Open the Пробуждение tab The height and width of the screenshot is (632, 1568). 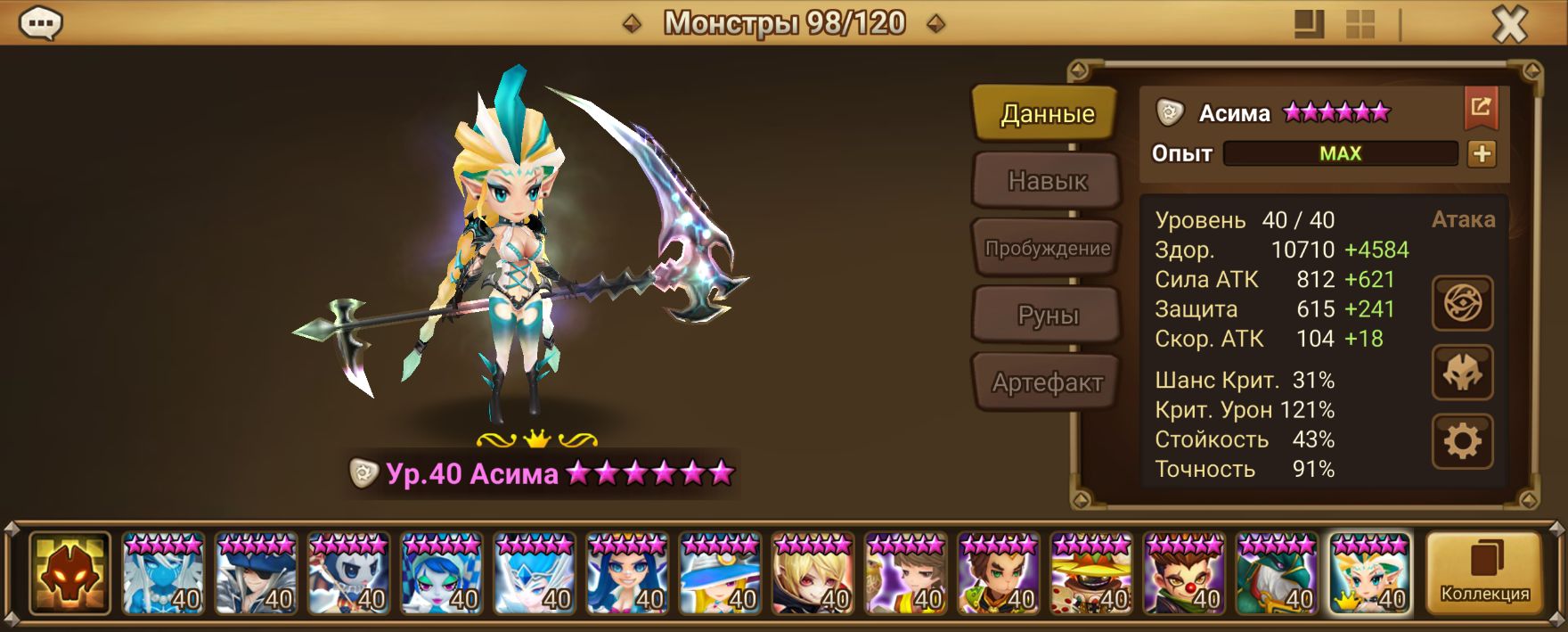[x=1047, y=248]
